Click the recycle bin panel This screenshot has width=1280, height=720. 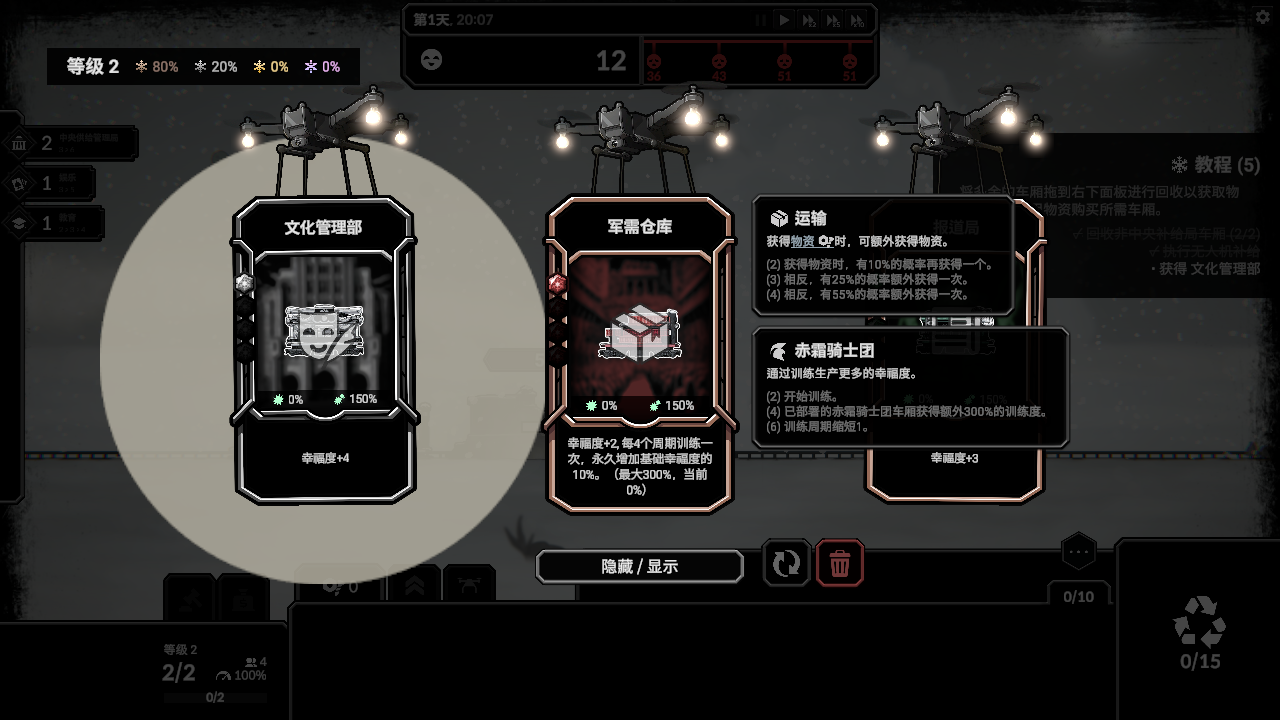click(x=1199, y=630)
